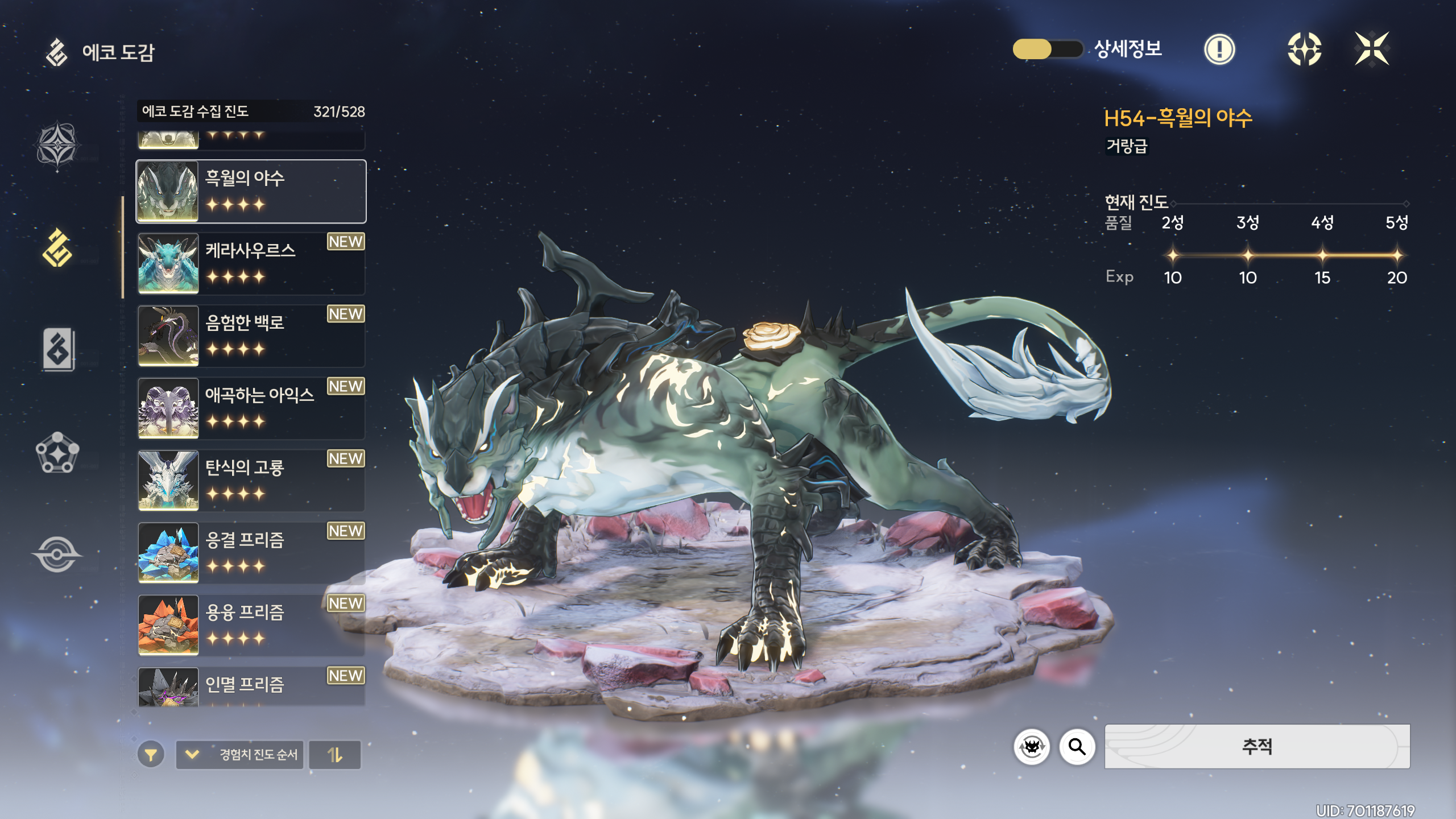The width and height of the screenshot is (1456, 819).
Task: Reverse the sort order with arrows button
Action: click(335, 755)
